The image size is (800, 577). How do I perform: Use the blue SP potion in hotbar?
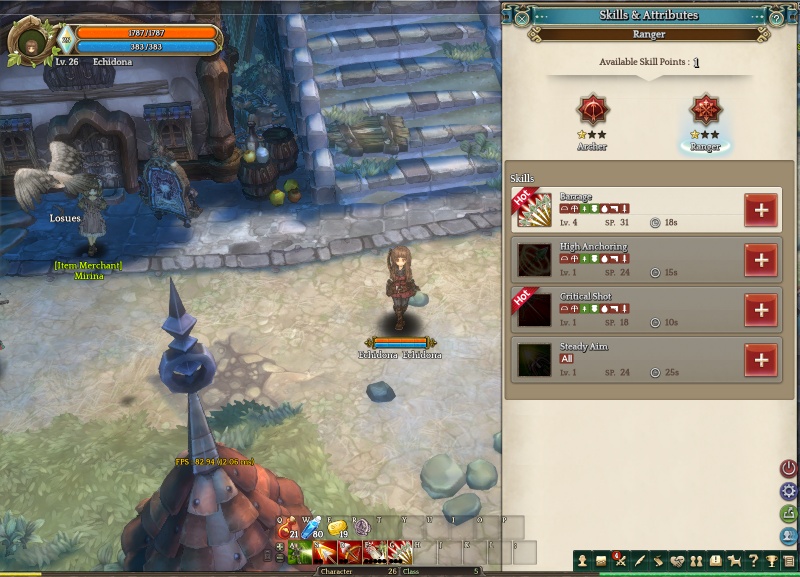coord(311,529)
